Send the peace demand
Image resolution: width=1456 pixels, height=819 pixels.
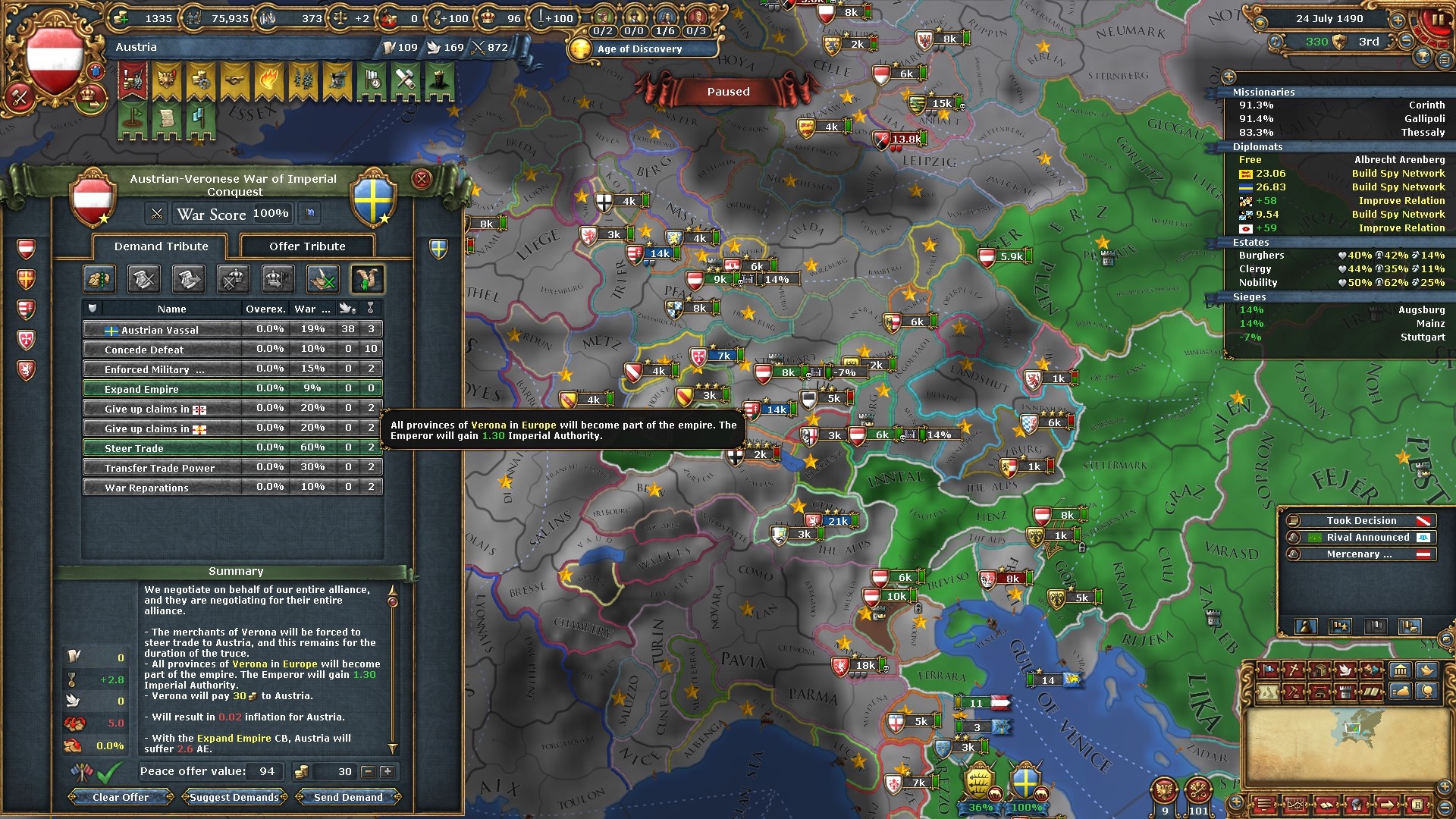(348, 797)
